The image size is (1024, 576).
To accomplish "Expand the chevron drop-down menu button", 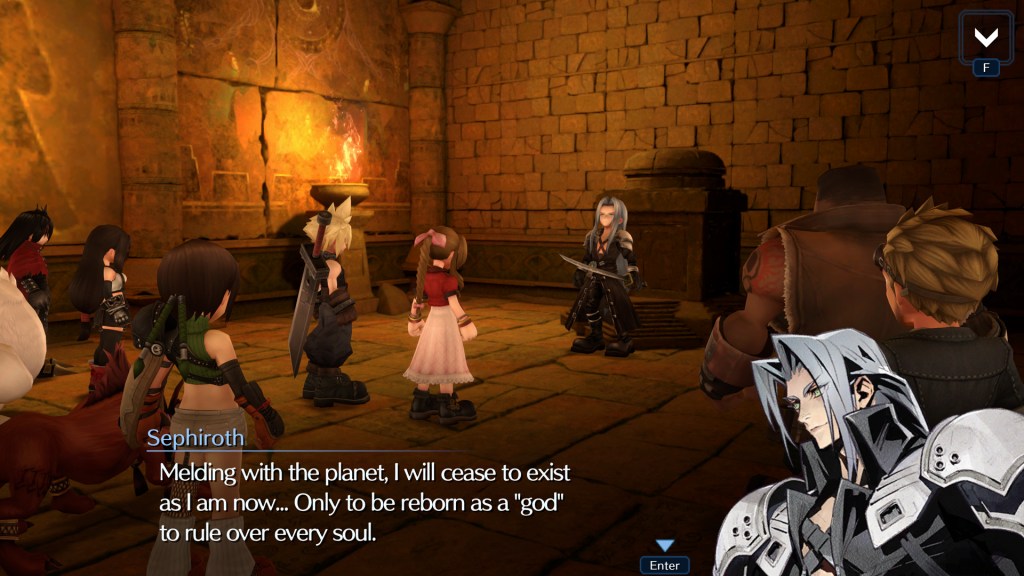I will 986,38.
